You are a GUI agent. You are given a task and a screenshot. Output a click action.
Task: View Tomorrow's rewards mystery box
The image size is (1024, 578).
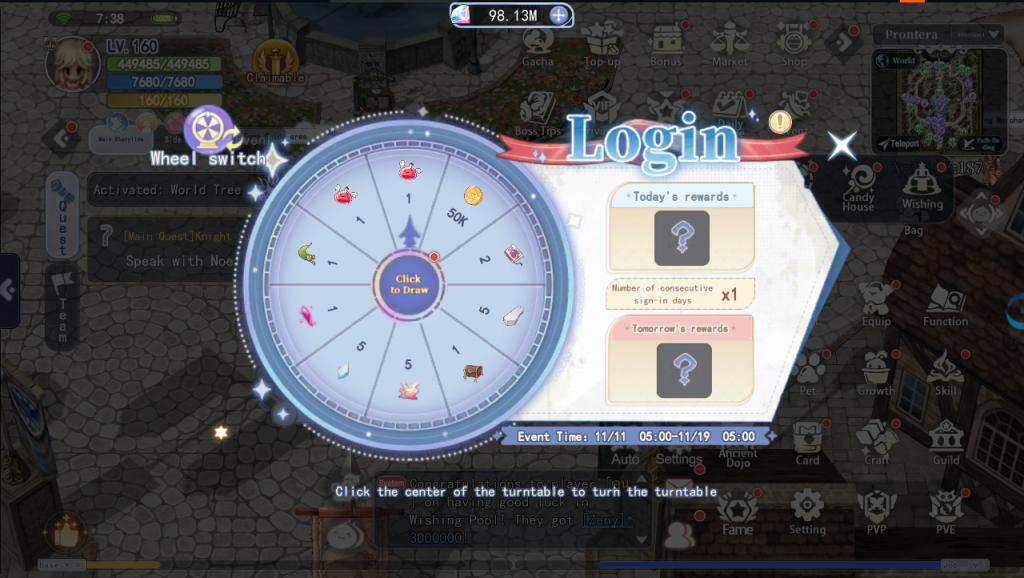681,369
